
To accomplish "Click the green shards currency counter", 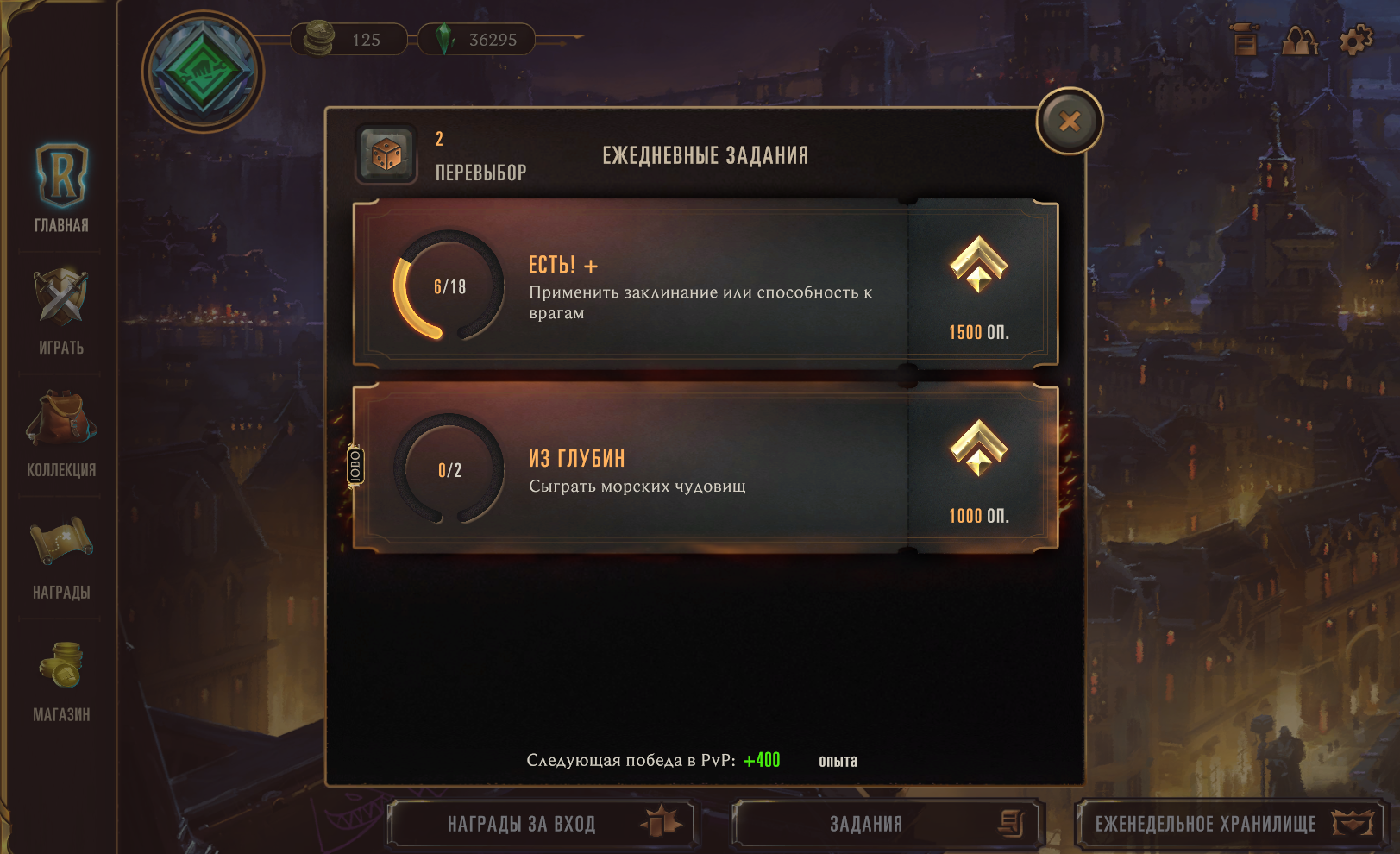I will [477, 40].
